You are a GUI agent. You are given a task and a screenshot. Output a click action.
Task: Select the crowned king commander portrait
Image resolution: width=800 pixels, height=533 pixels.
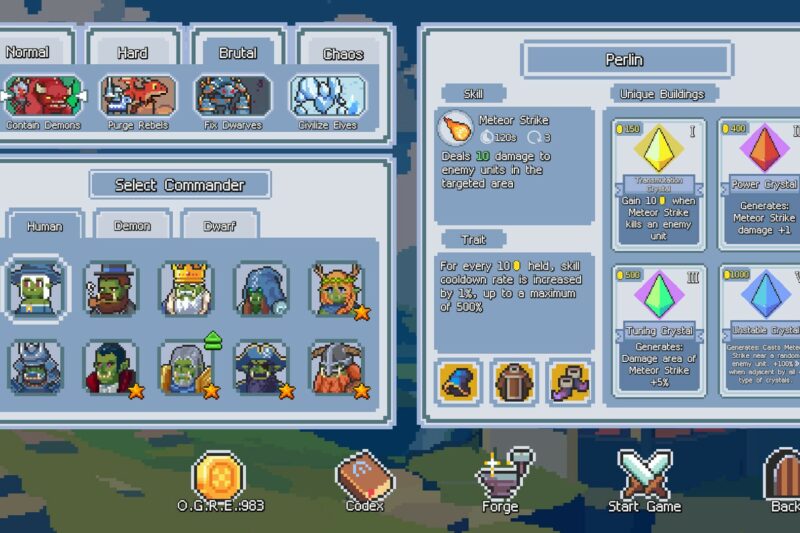pyautogui.click(x=187, y=289)
